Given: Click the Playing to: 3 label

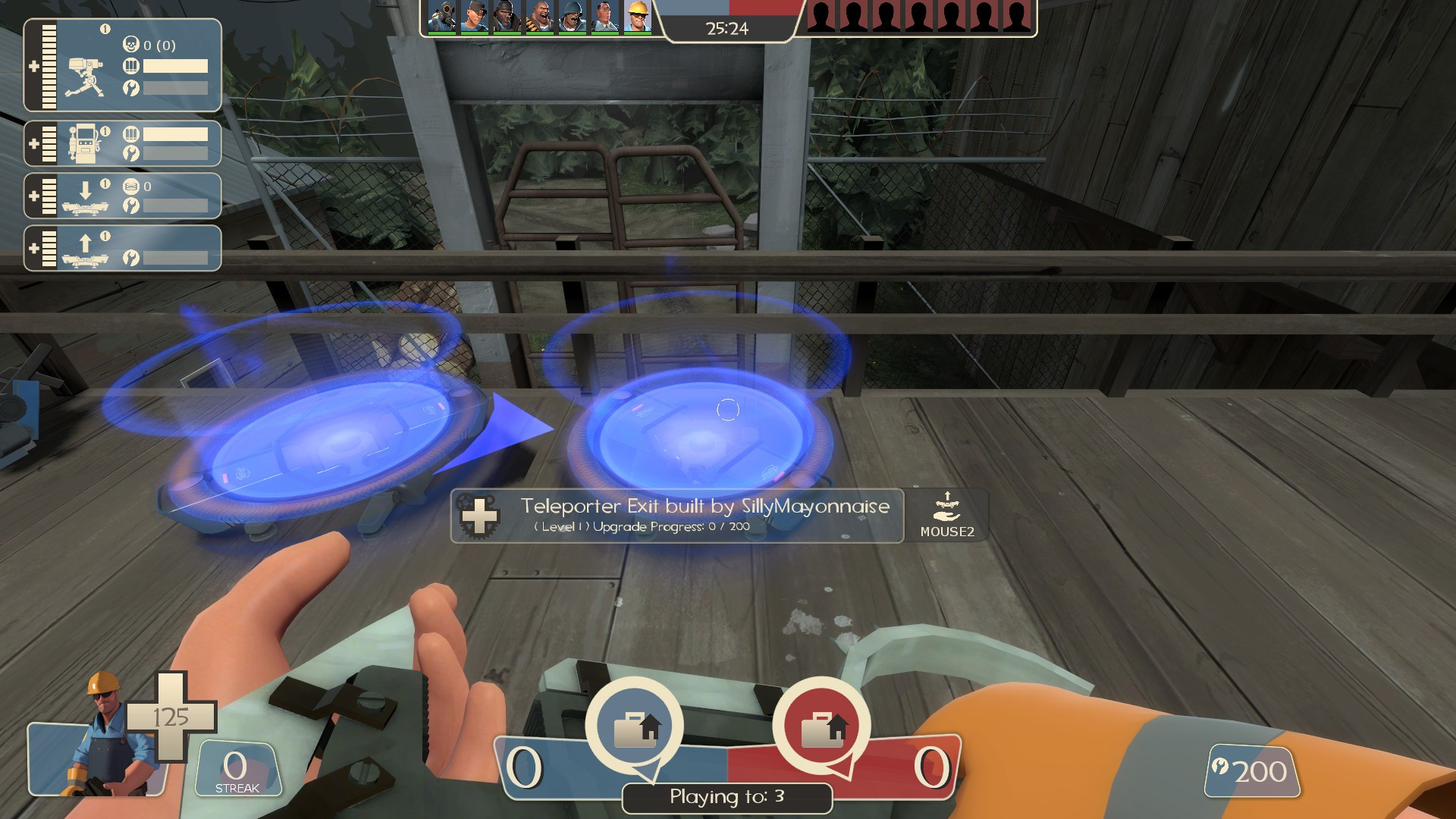Looking at the screenshot, I should (x=726, y=798).
